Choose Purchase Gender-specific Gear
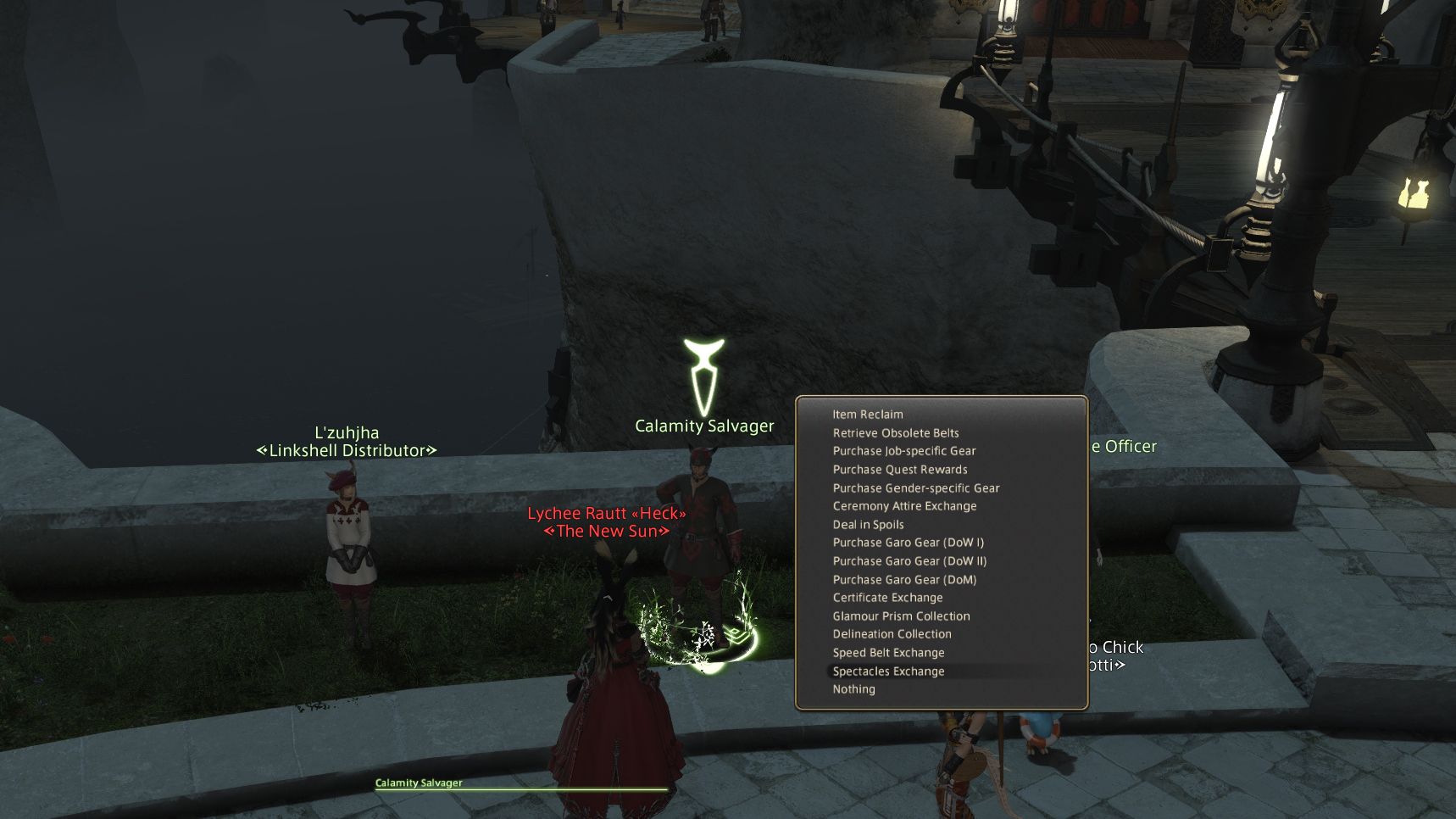This screenshot has height=819, width=1456. (x=916, y=487)
